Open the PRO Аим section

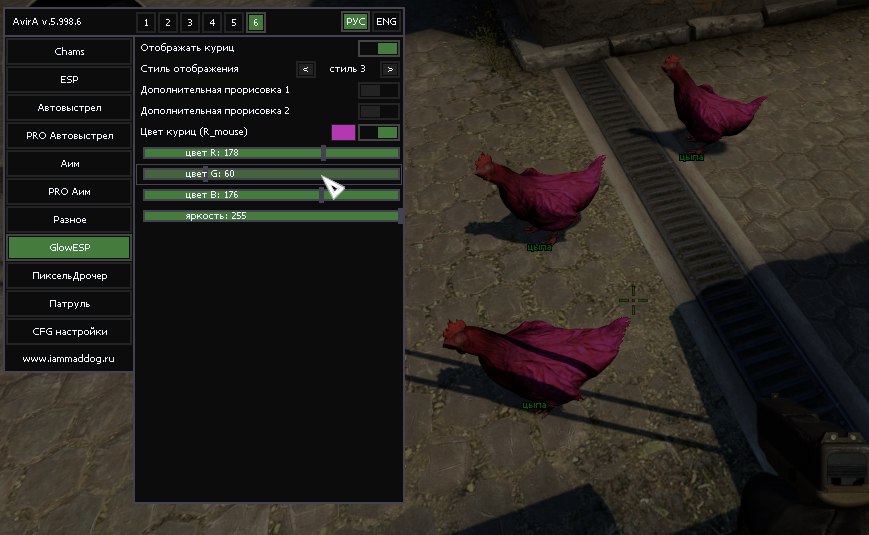point(69,191)
